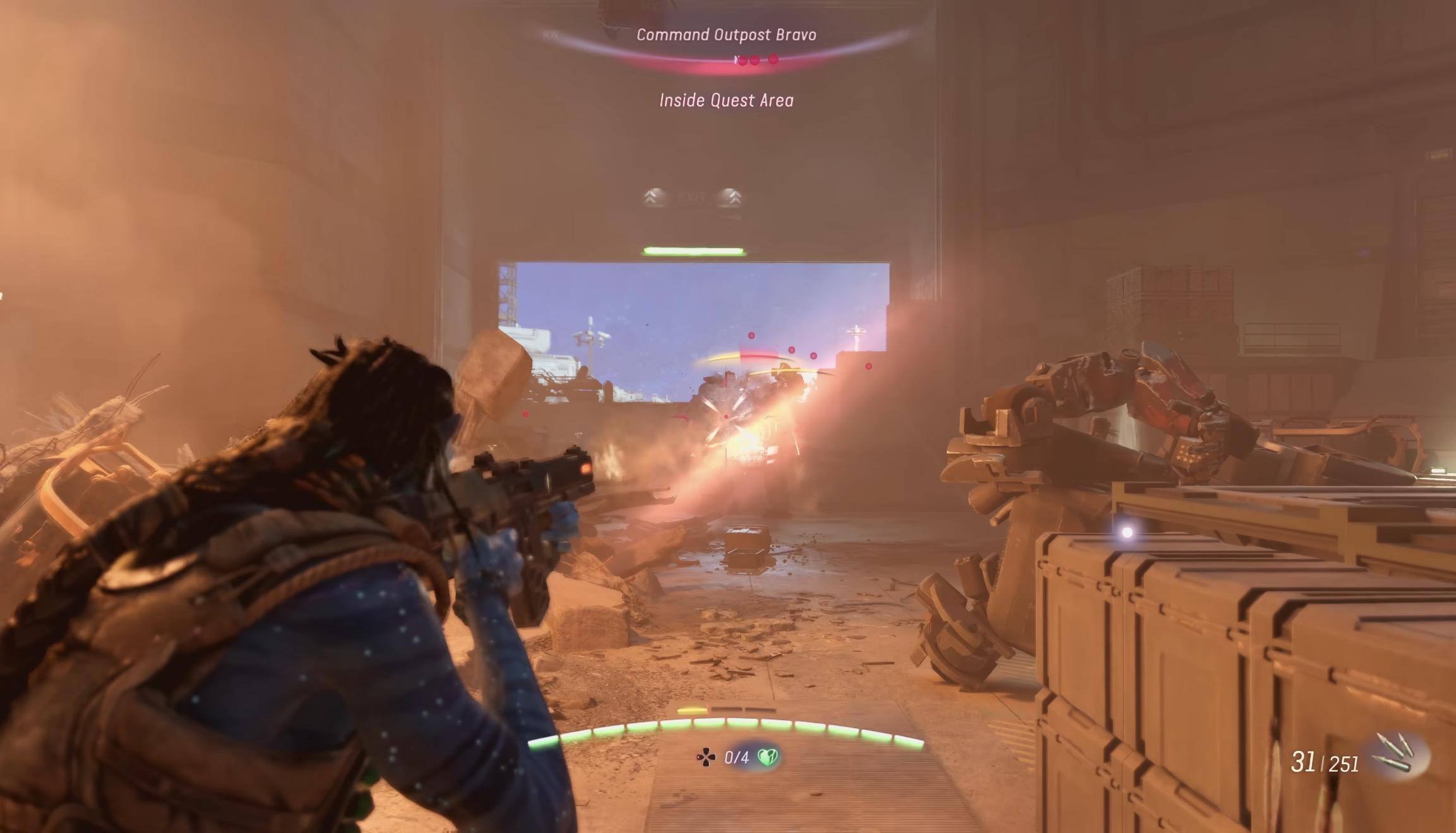Click the compass bar under Command Outpost Bravo

coord(727,60)
